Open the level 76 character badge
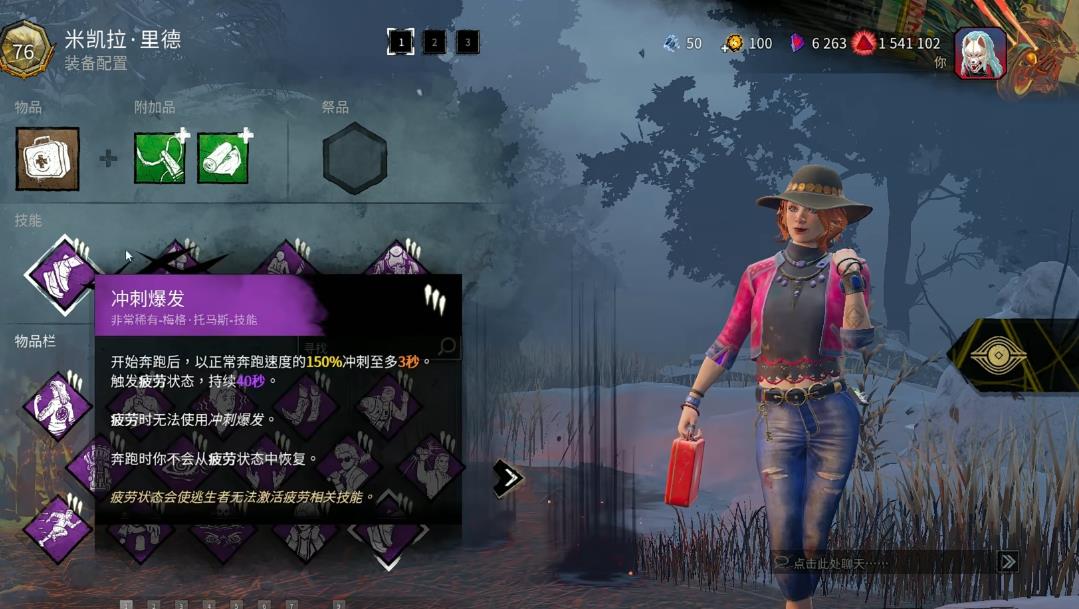This screenshot has width=1079, height=609. pyautogui.click(x=24, y=51)
